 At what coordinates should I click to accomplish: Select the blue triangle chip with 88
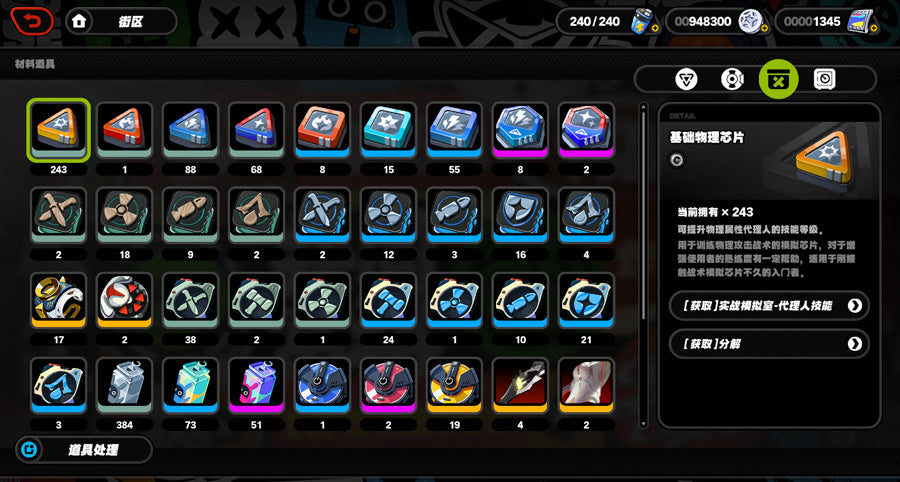click(191, 130)
